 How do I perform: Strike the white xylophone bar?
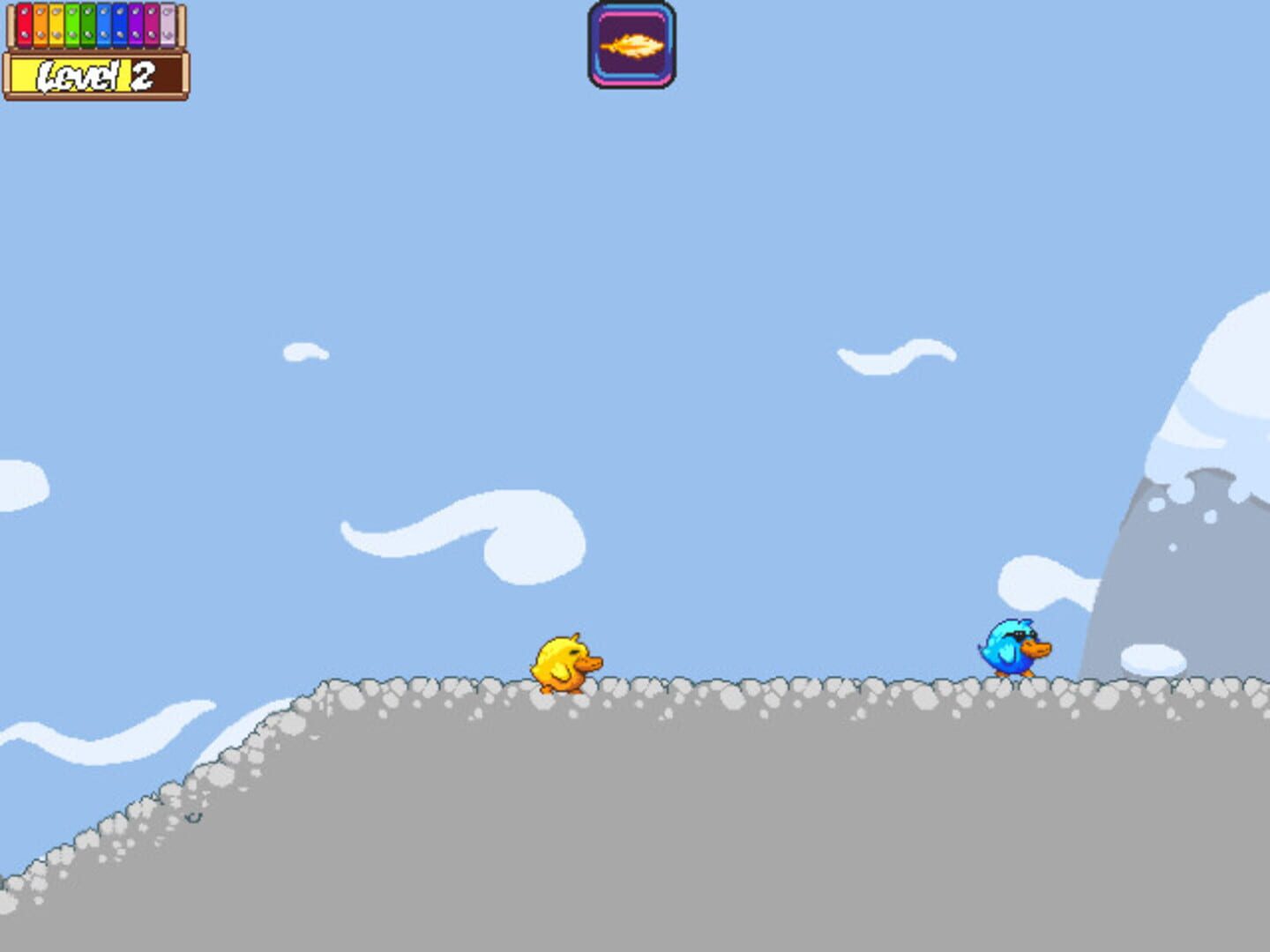pyautogui.click(x=166, y=25)
